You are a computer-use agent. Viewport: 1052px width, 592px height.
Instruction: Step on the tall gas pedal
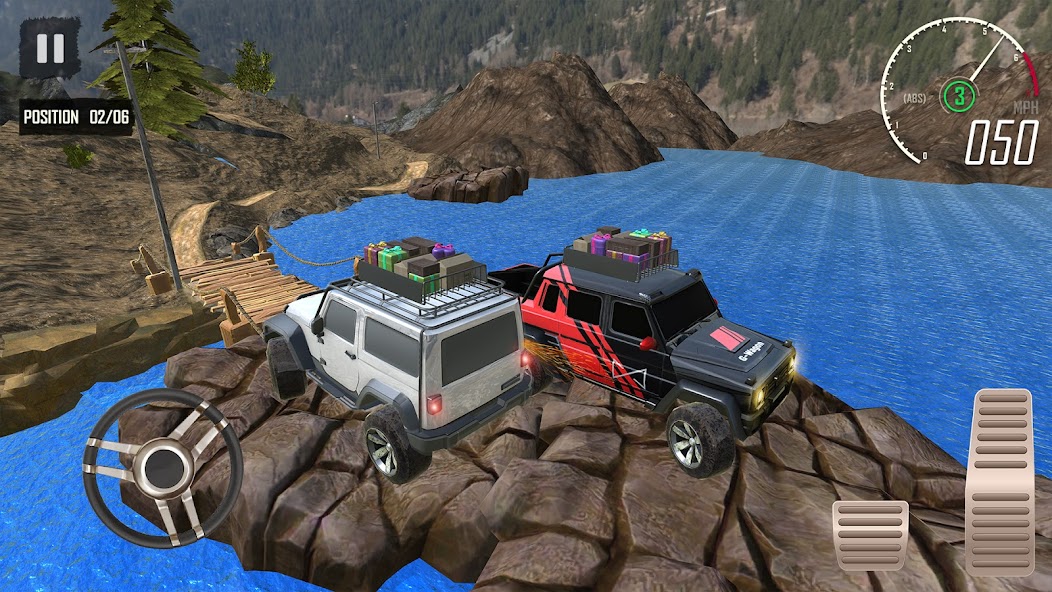click(x=999, y=481)
